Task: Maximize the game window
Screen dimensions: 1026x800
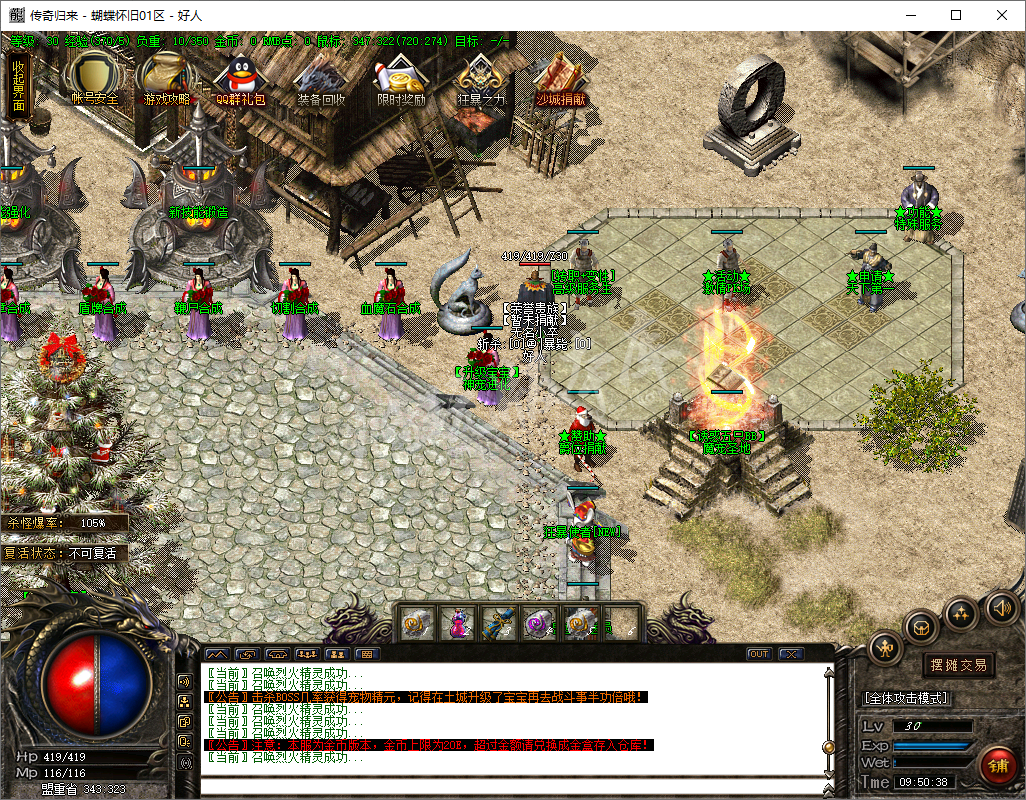Action: tap(956, 15)
